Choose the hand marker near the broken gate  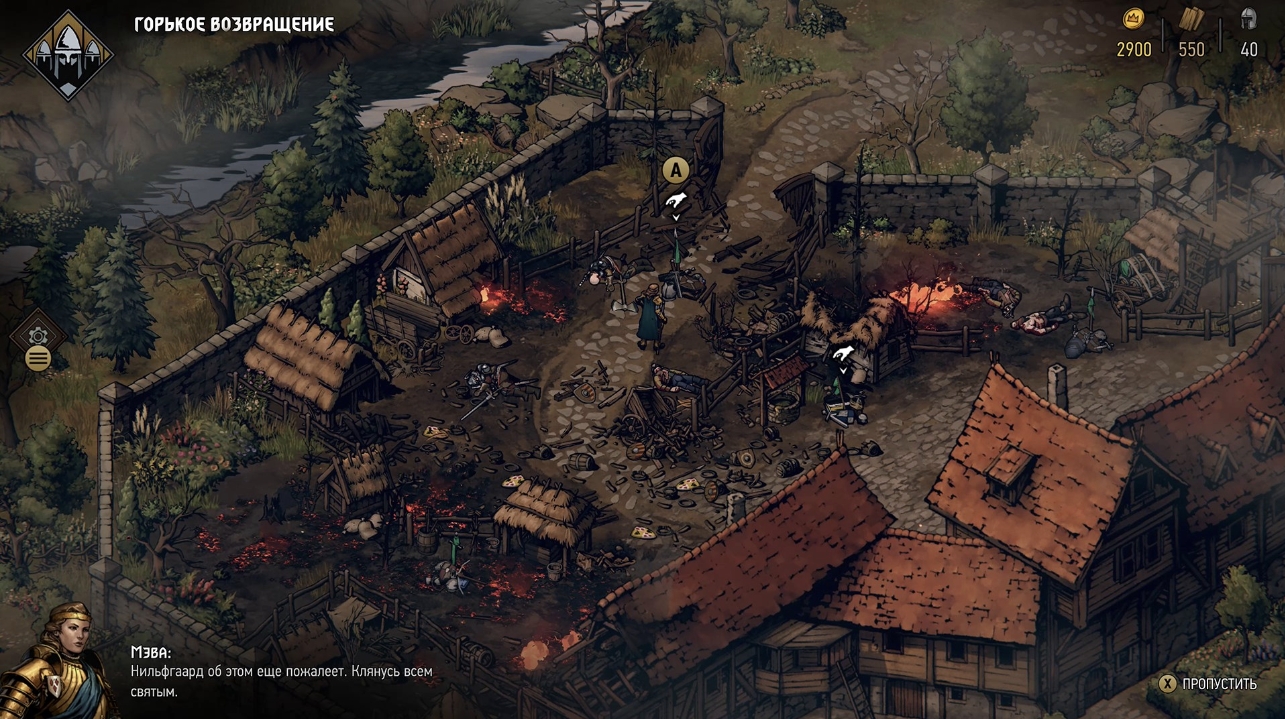pos(676,202)
